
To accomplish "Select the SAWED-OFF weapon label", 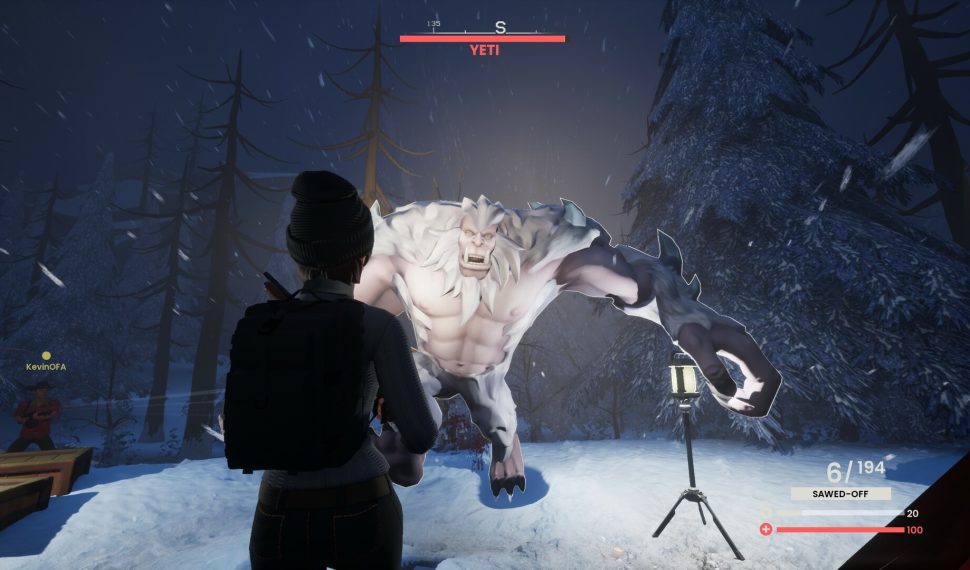I will tap(840, 493).
